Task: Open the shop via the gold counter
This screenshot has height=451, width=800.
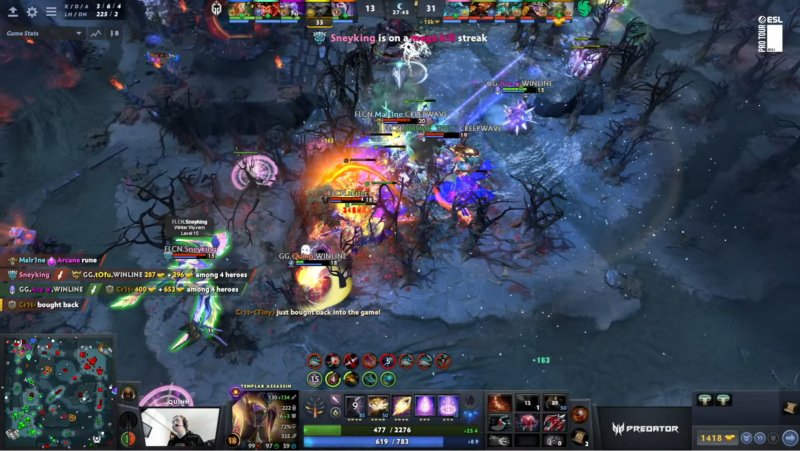Action: pos(718,438)
